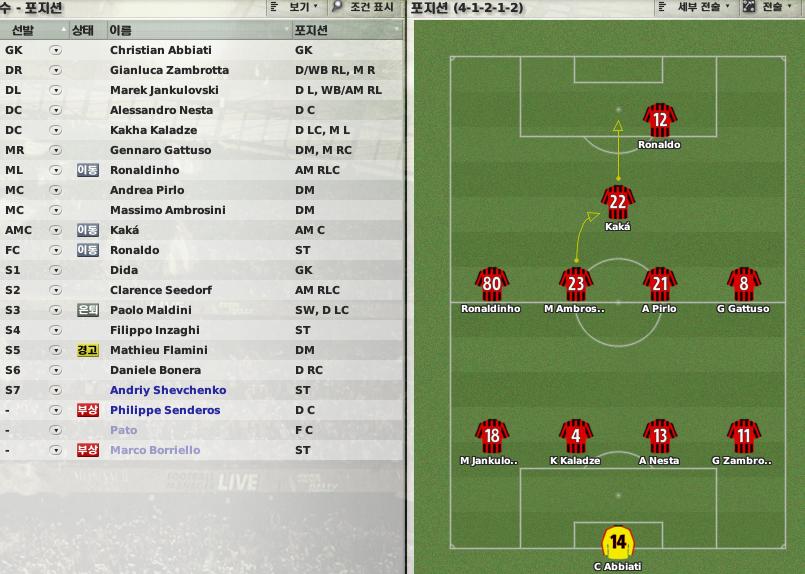Pick Kaká's number 22 shirt on pitch

(x=618, y=203)
